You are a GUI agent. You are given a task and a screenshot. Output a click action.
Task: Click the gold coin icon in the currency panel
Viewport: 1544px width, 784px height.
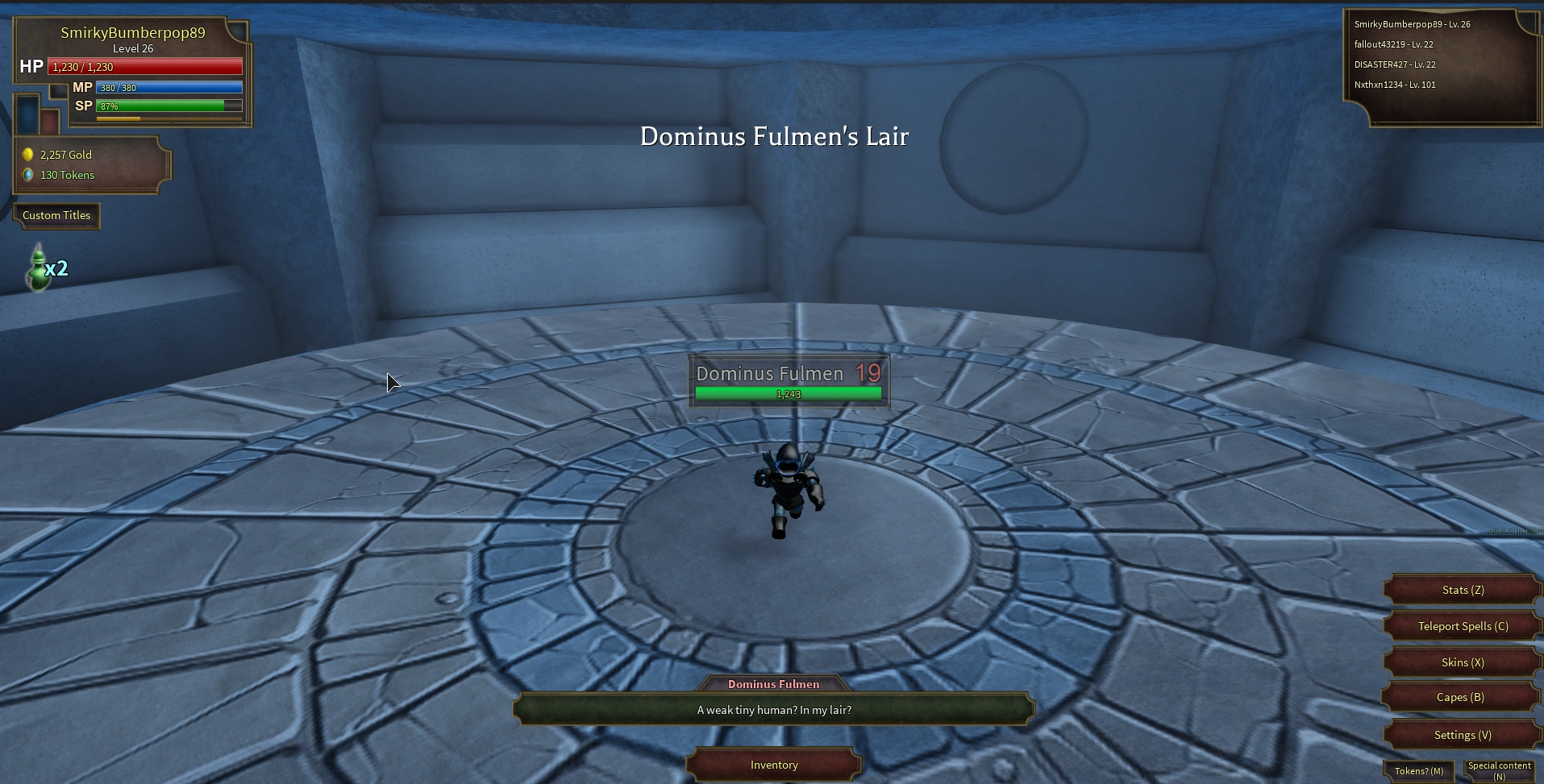pyautogui.click(x=30, y=154)
